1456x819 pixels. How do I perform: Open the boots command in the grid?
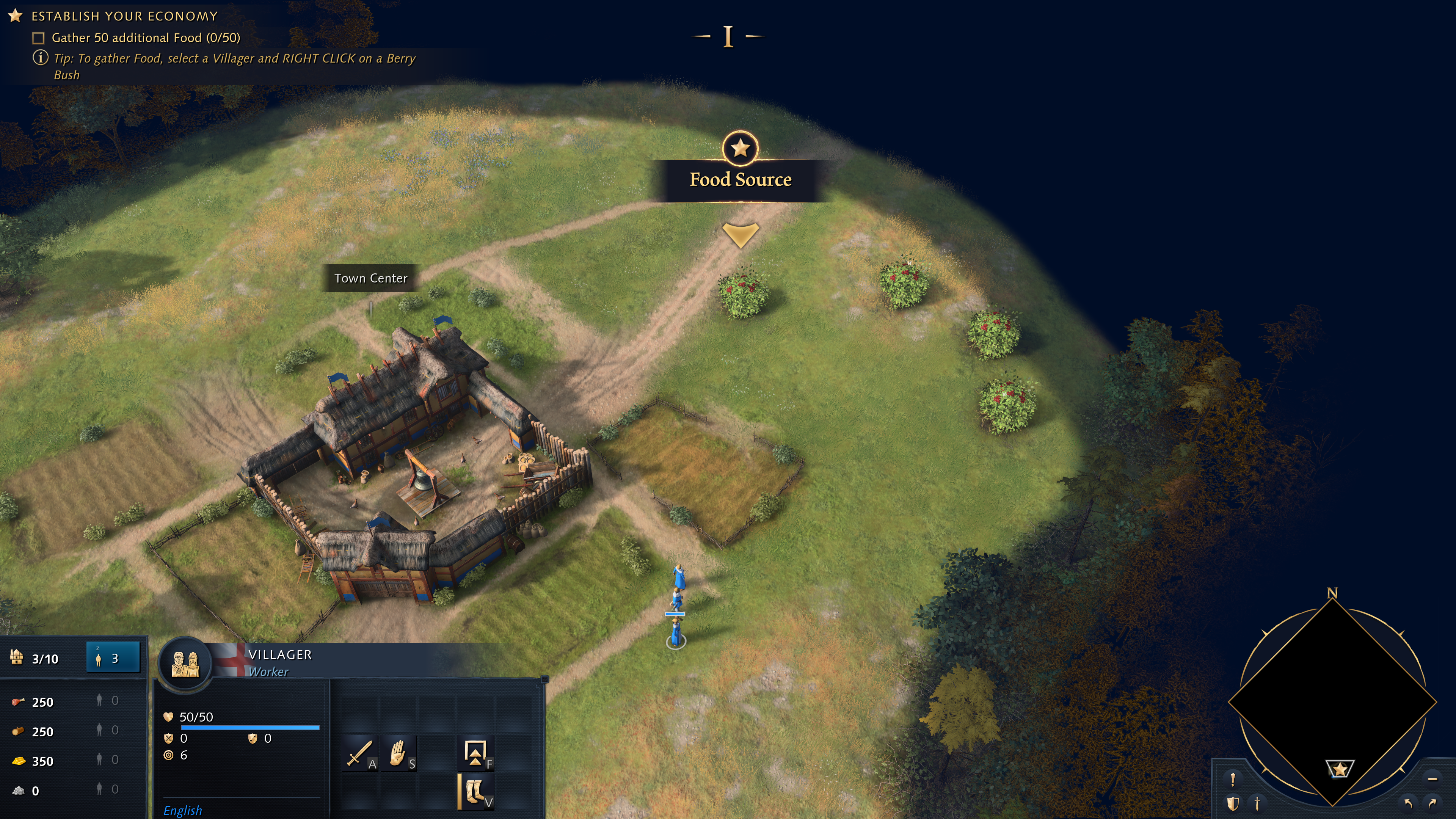pyautogui.click(x=475, y=791)
